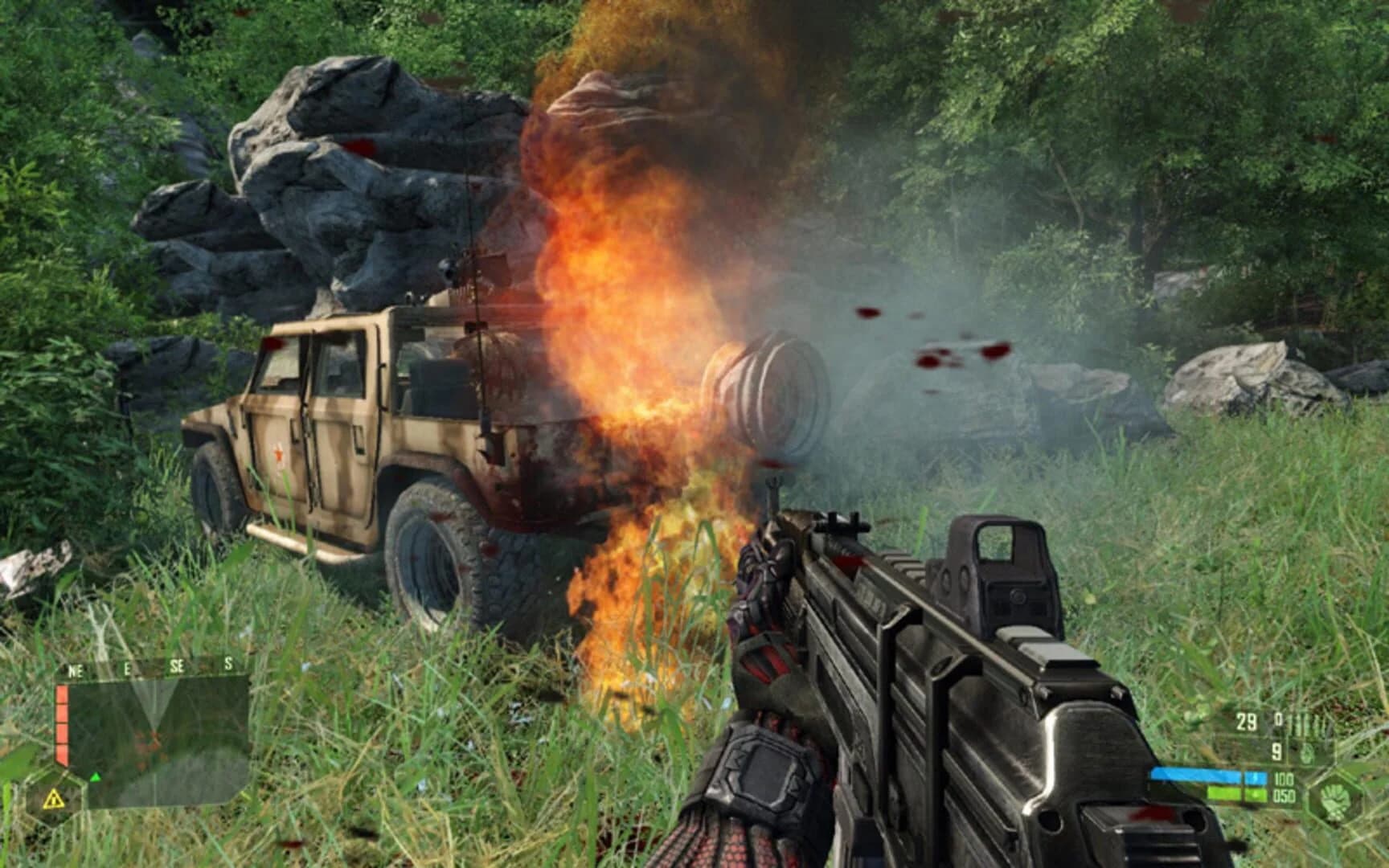1389x868 pixels.
Task: Click the yellow warning triangle on the HUD
Action: point(55,799)
